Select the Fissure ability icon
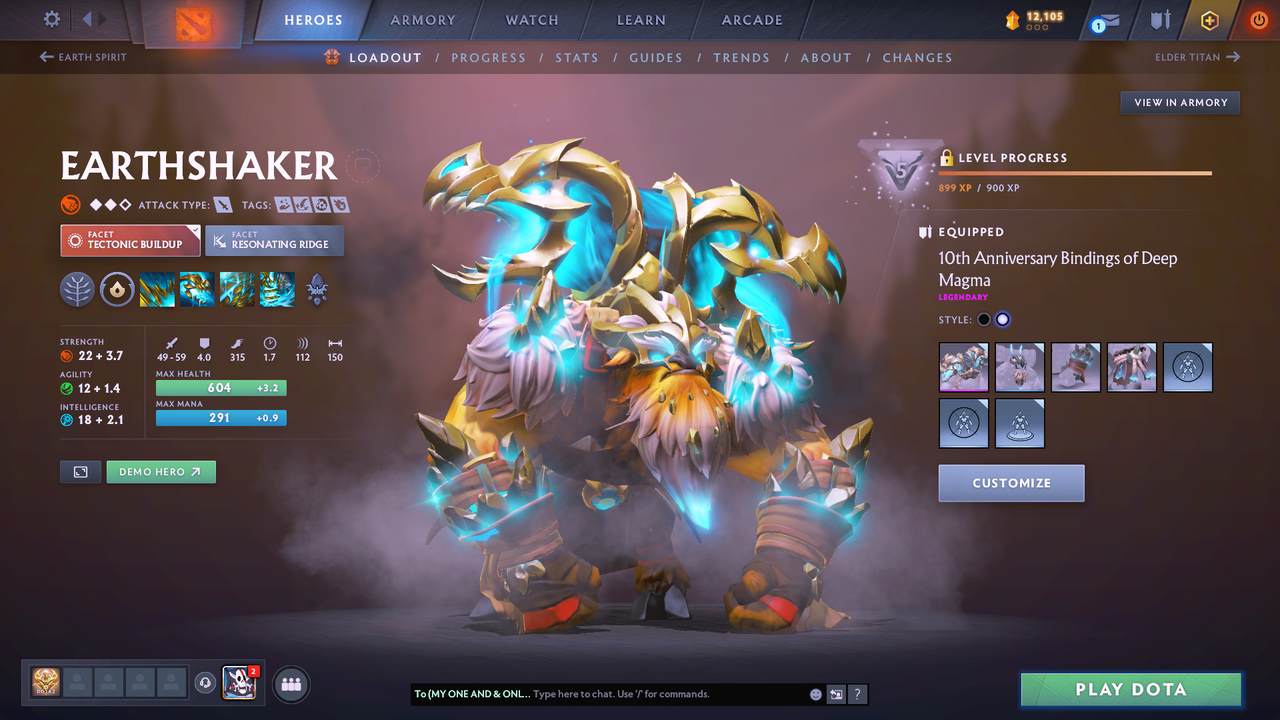1280x720 pixels. [157, 290]
